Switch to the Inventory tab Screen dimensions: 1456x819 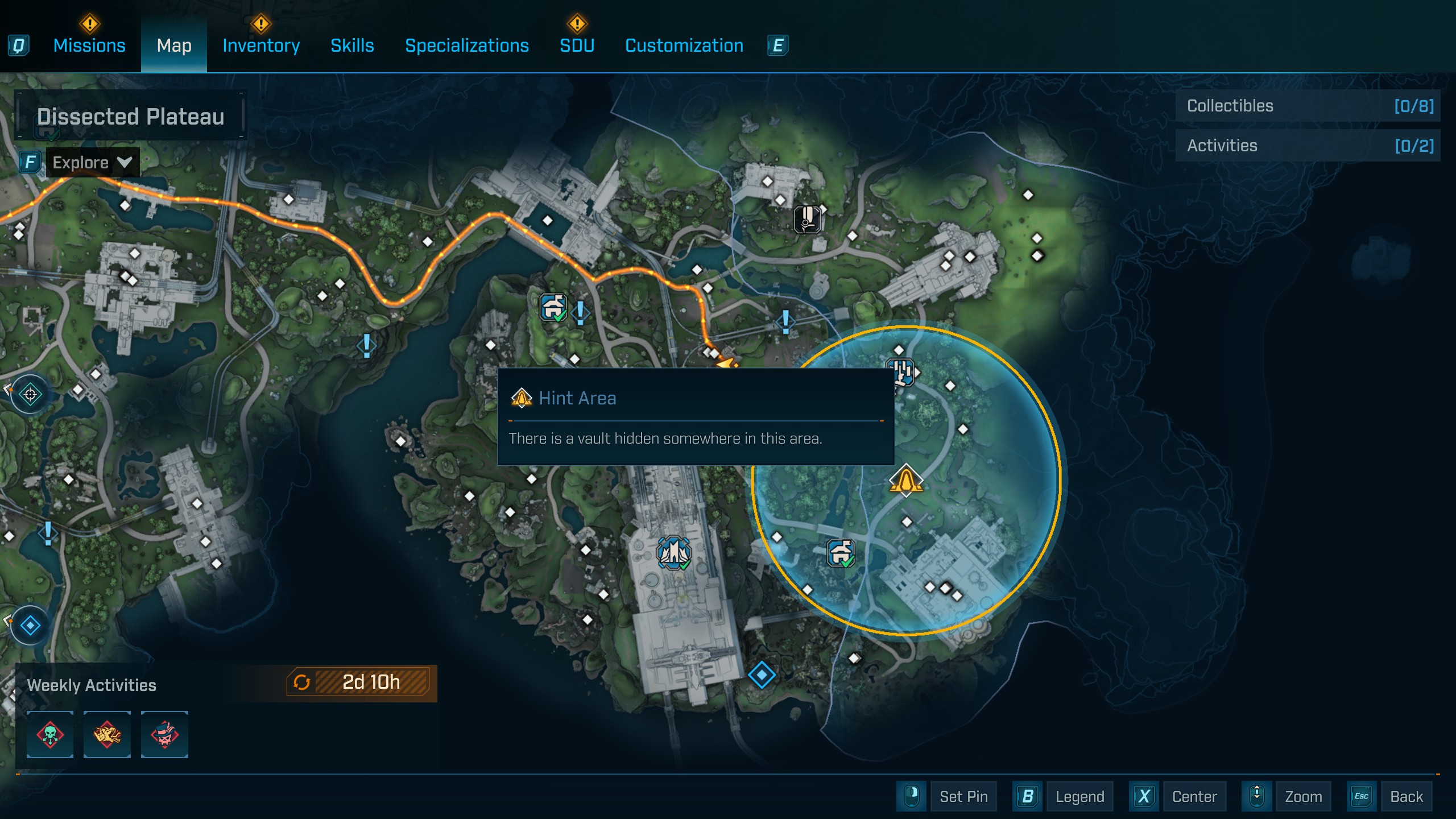pos(261,45)
